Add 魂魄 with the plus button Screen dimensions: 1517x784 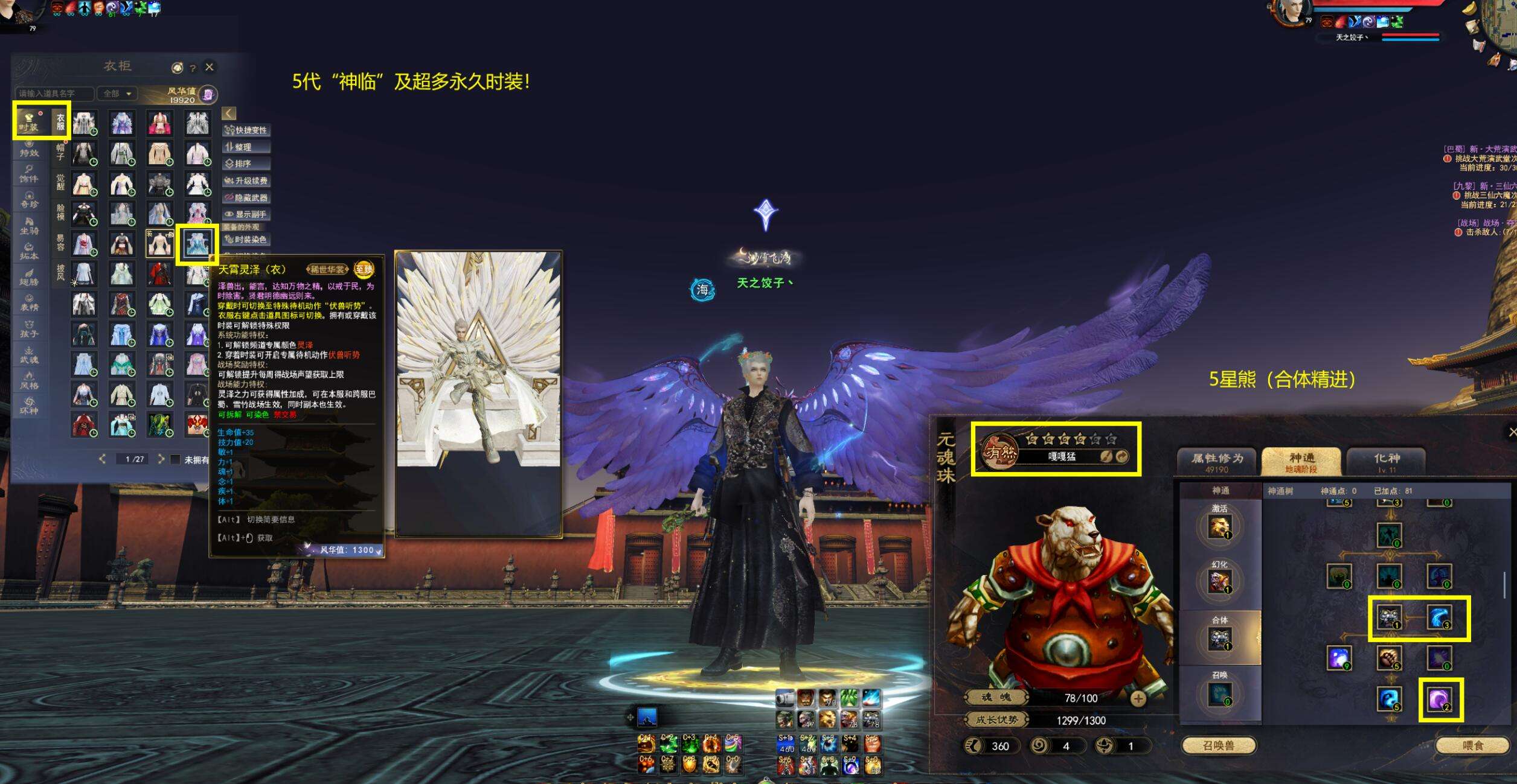tap(1138, 698)
